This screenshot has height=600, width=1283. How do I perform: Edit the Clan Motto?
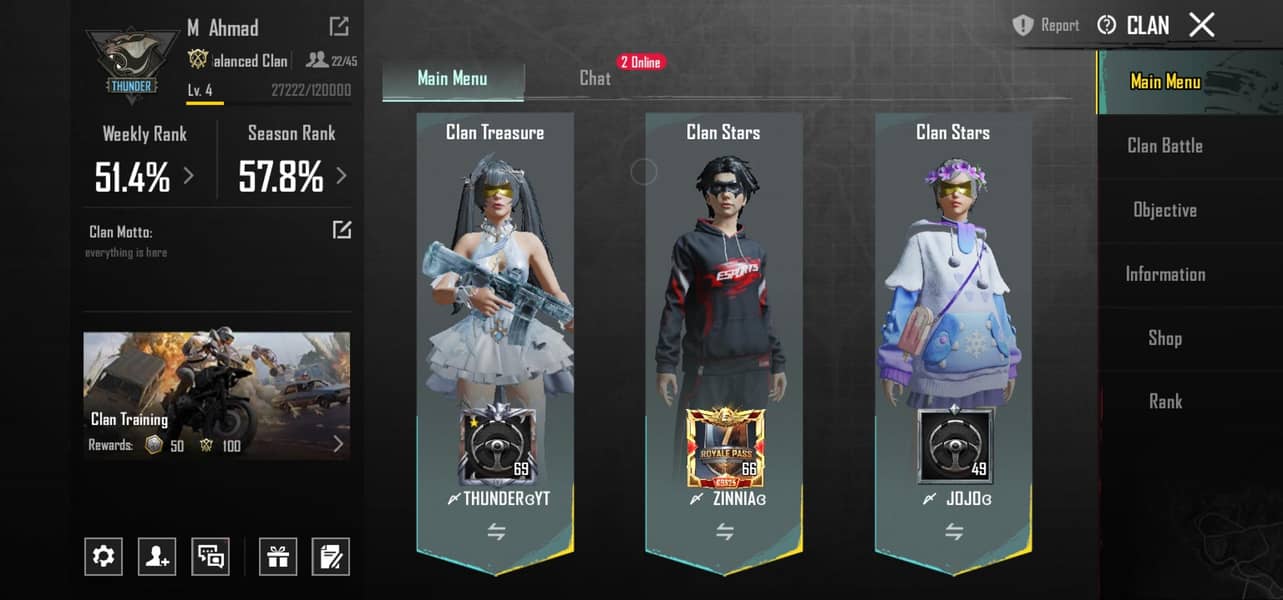click(x=342, y=231)
